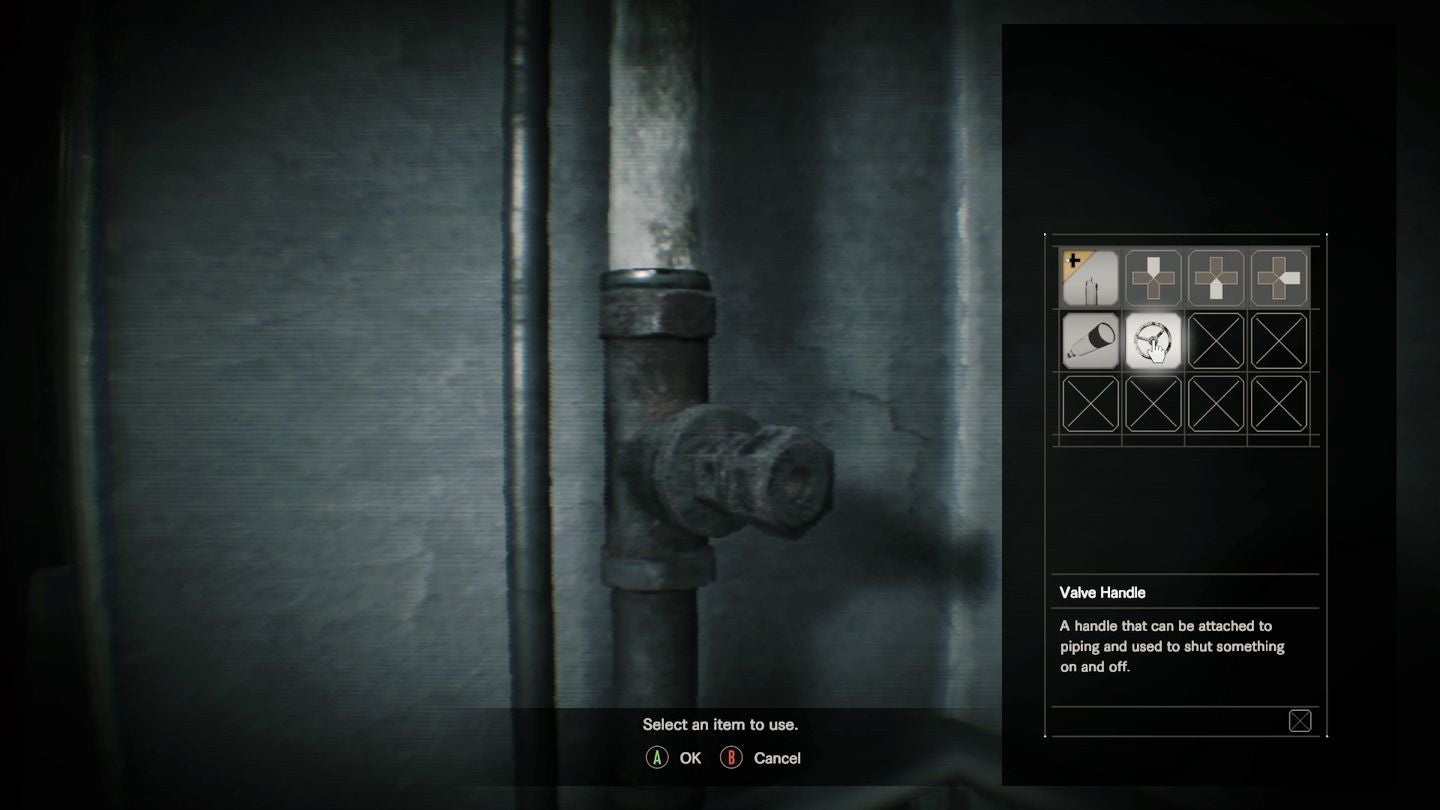Pick the D-pad down shortcut slot
1440x810 pixels.
tap(1216, 278)
